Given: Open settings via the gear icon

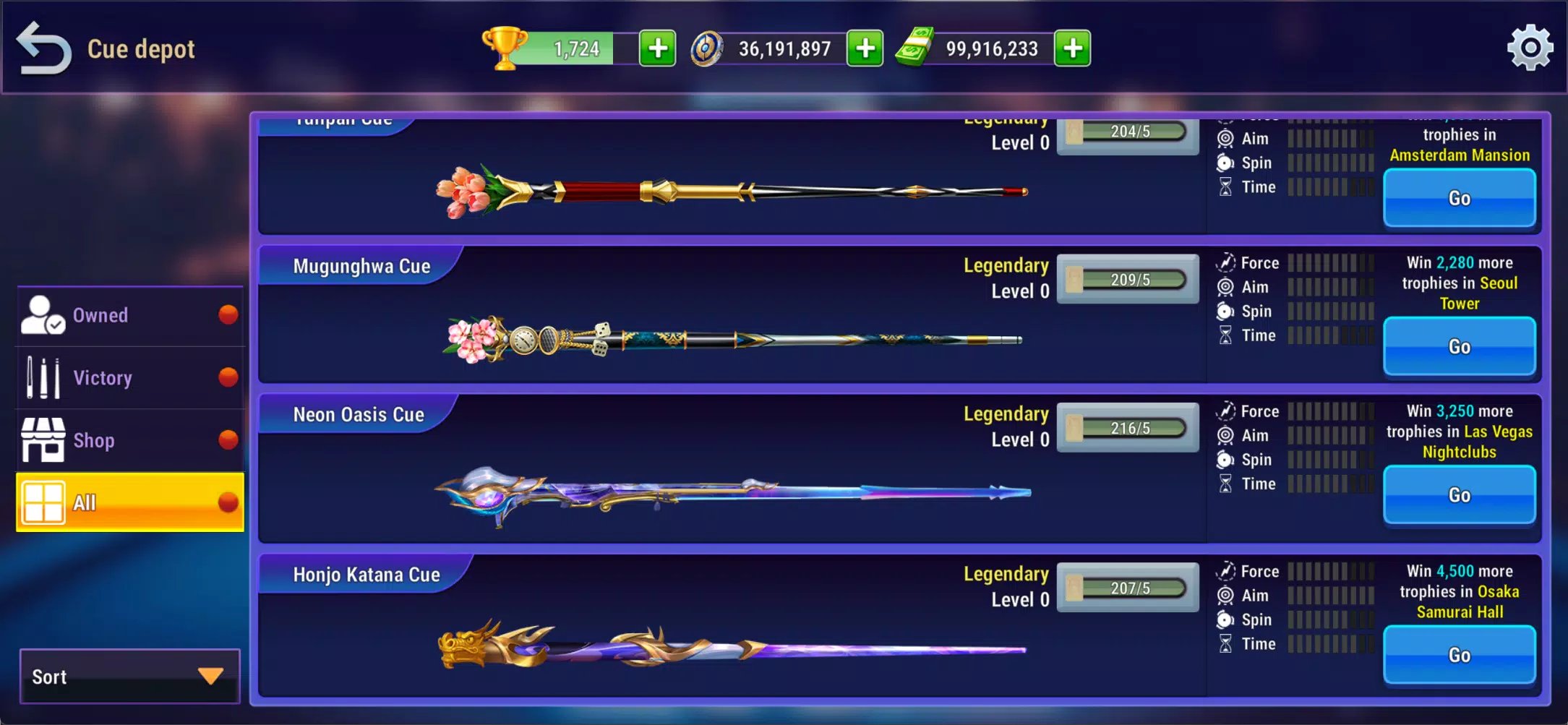Looking at the screenshot, I should tap(1530, 48).
